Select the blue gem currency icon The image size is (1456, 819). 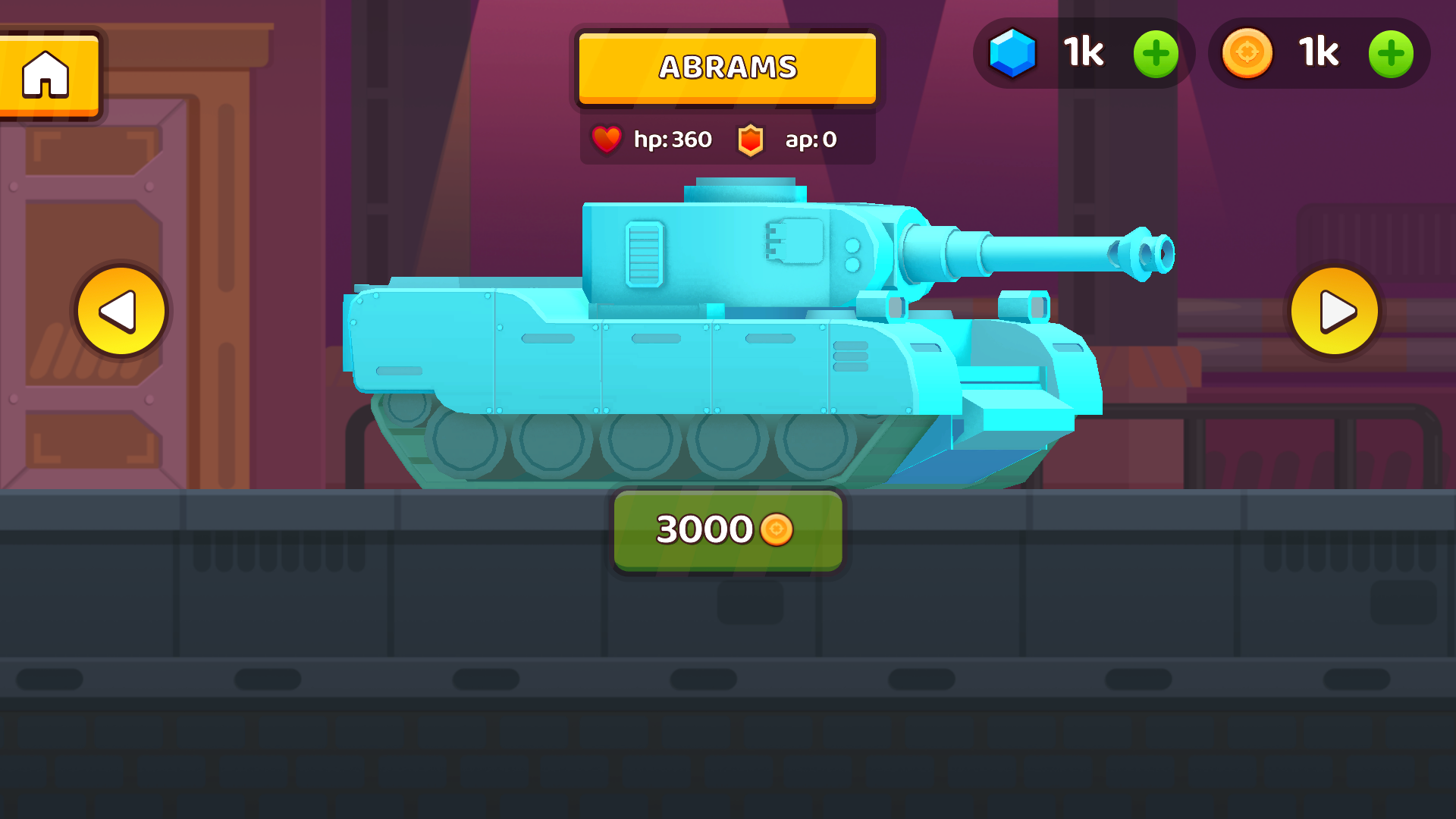(1015, 53)
